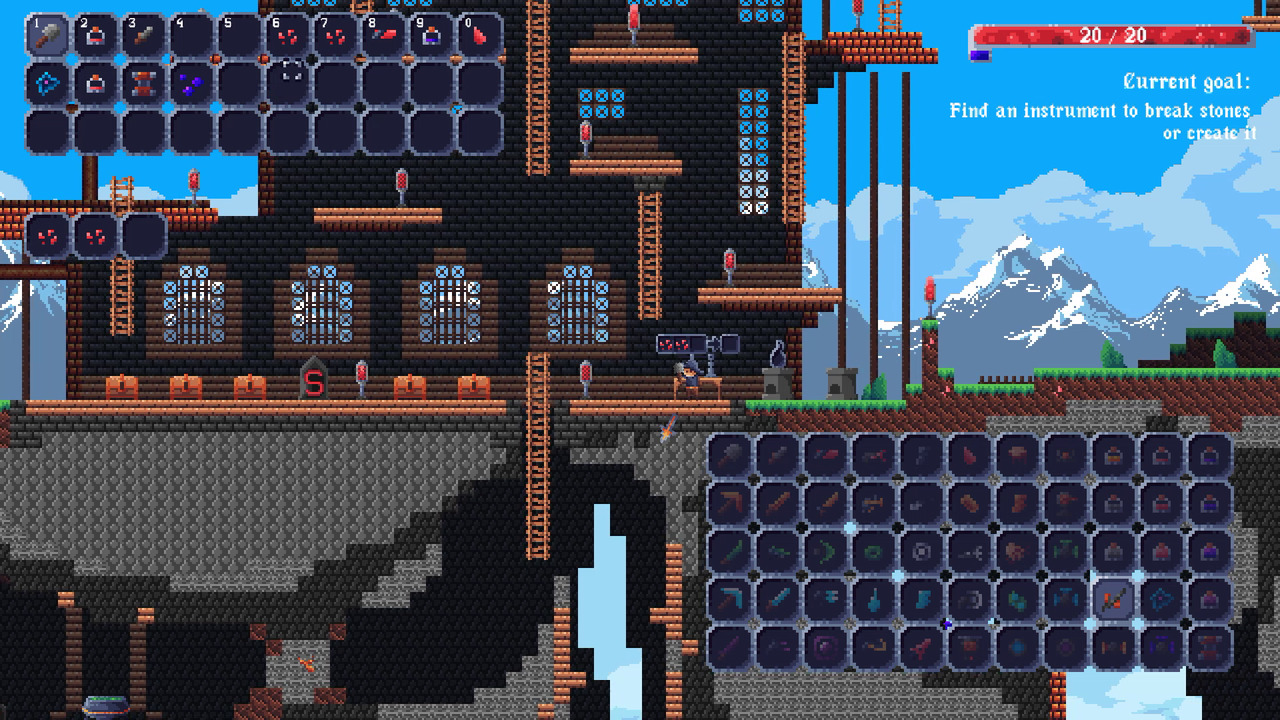Select the wooden pickaxe recipe in the crafting panel
The width and height of the screenshot is (1280, 720).
727,502
